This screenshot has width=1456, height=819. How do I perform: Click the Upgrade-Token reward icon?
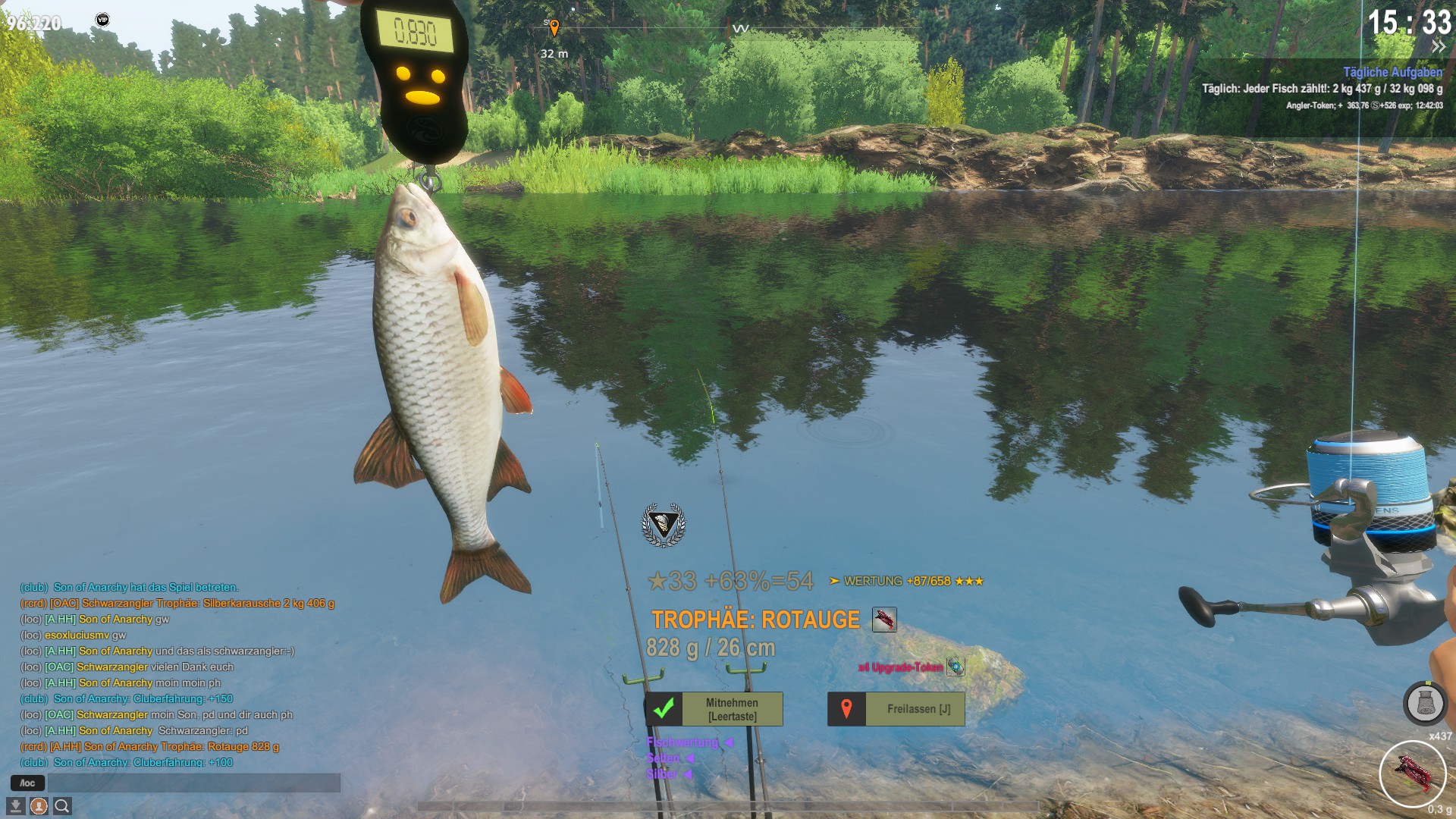[x=955, y=667]
